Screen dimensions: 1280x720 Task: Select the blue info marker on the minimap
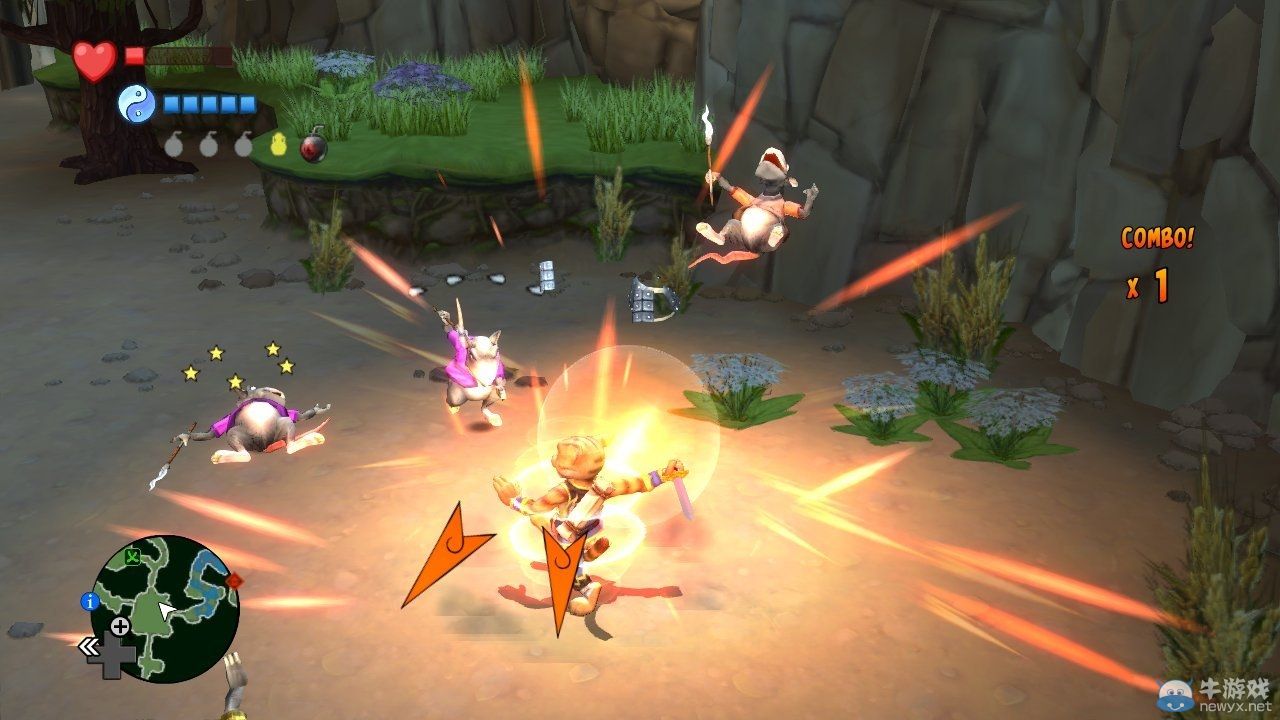point(89,601)
